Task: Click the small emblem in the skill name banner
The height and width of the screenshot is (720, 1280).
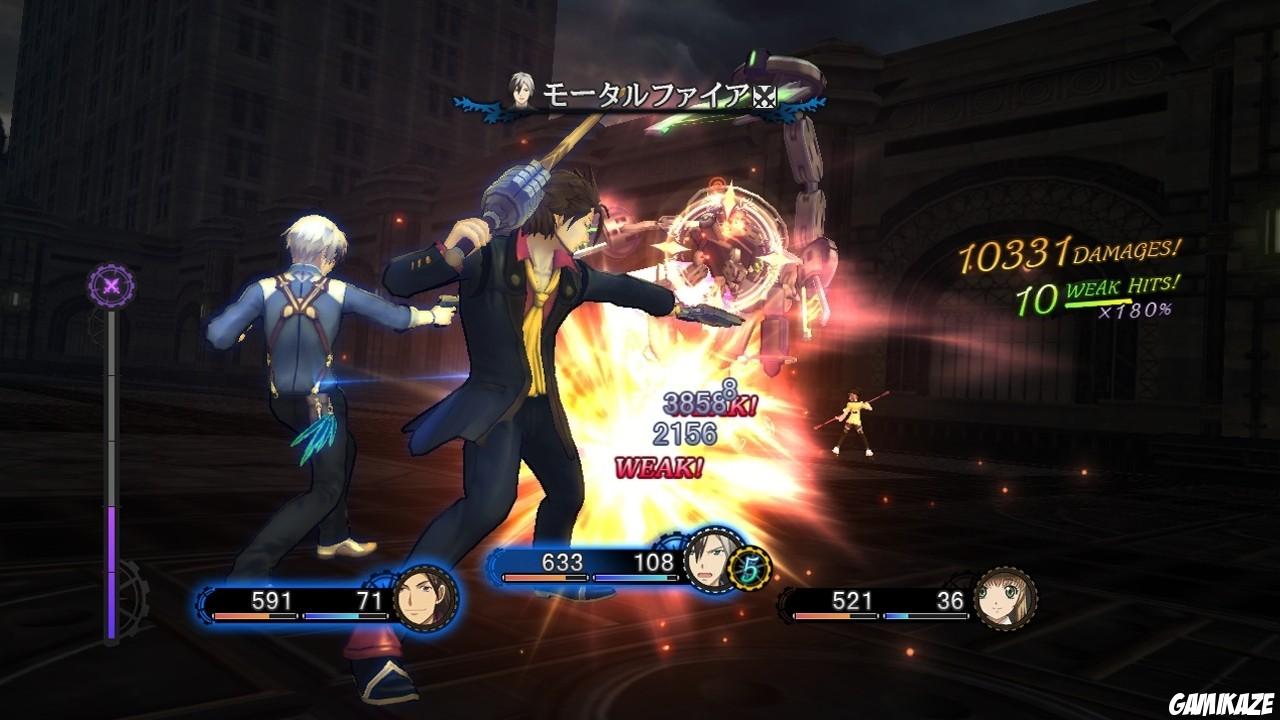Action: pyautogui.click(x=764, y=94)
